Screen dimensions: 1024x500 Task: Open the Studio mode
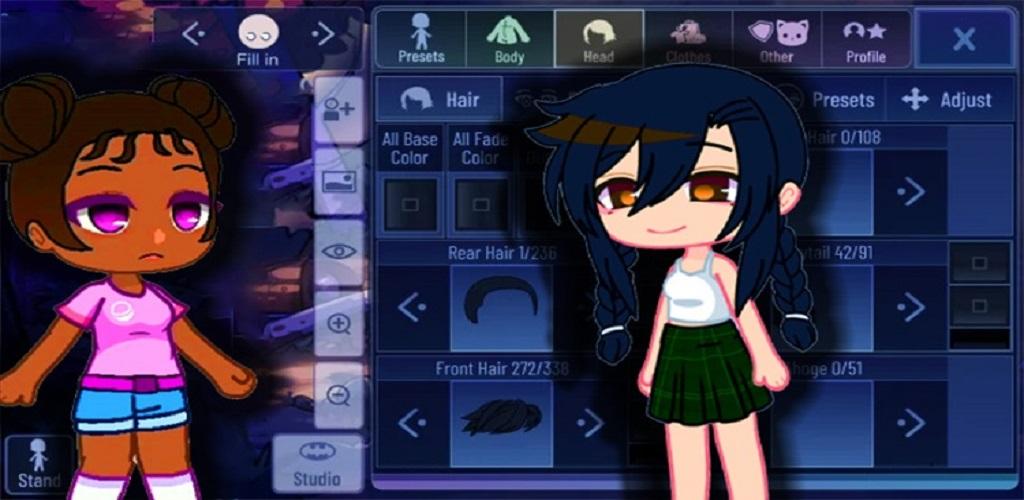[x=316, y=463]
